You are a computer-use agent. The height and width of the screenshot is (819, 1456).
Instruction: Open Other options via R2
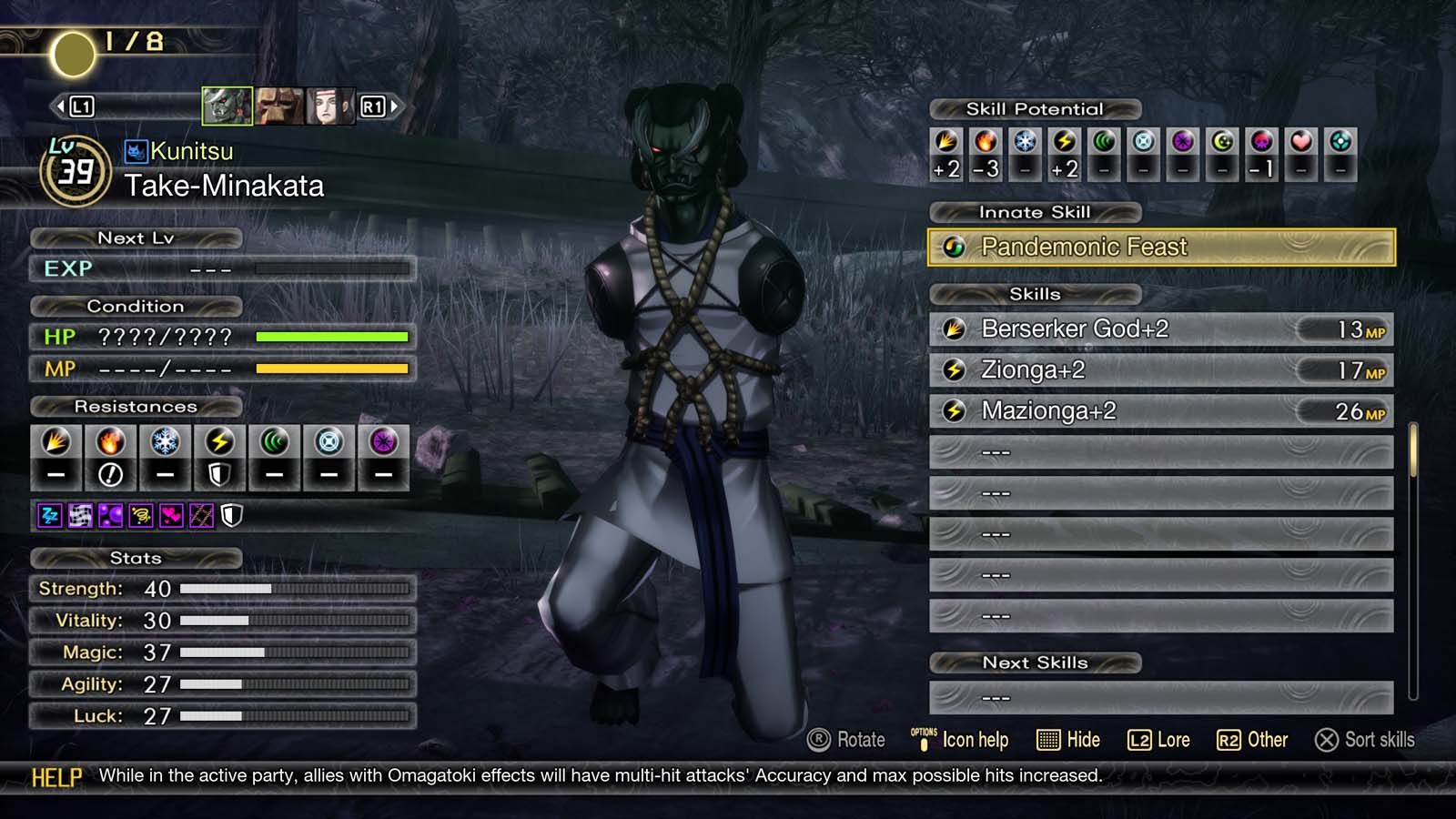pos(1230,740)
